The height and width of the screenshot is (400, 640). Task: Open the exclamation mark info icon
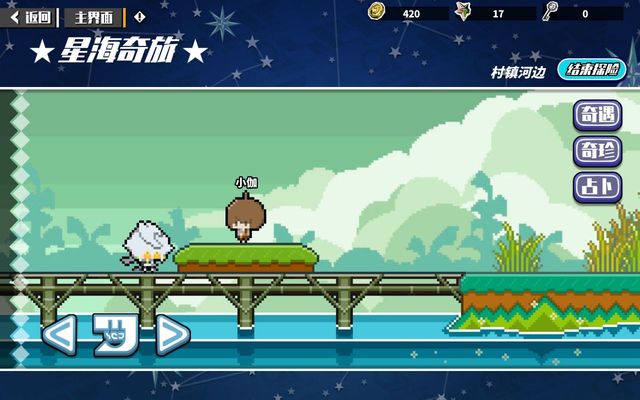click(139, 17)
